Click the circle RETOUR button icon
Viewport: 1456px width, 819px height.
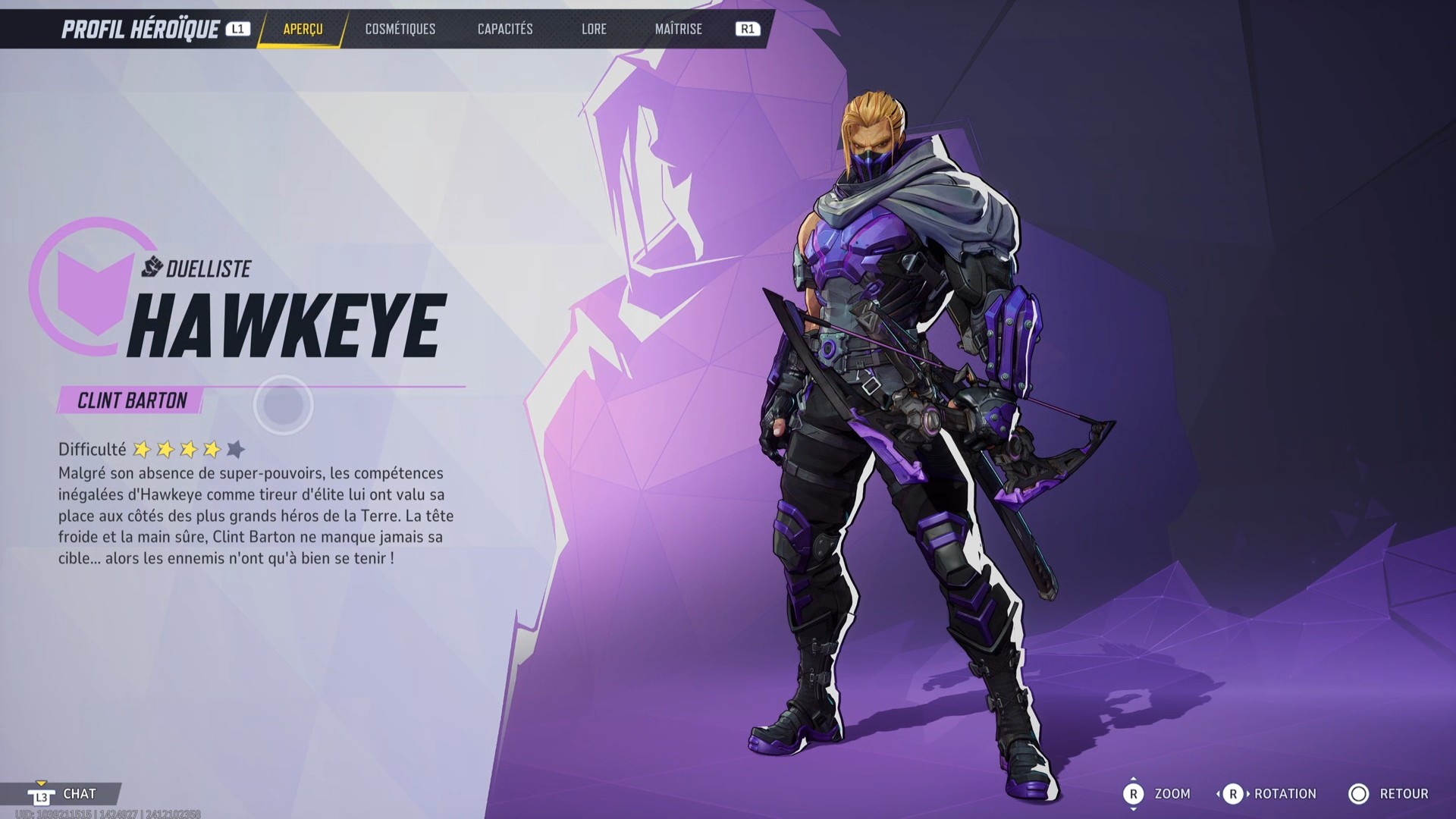1360,794
